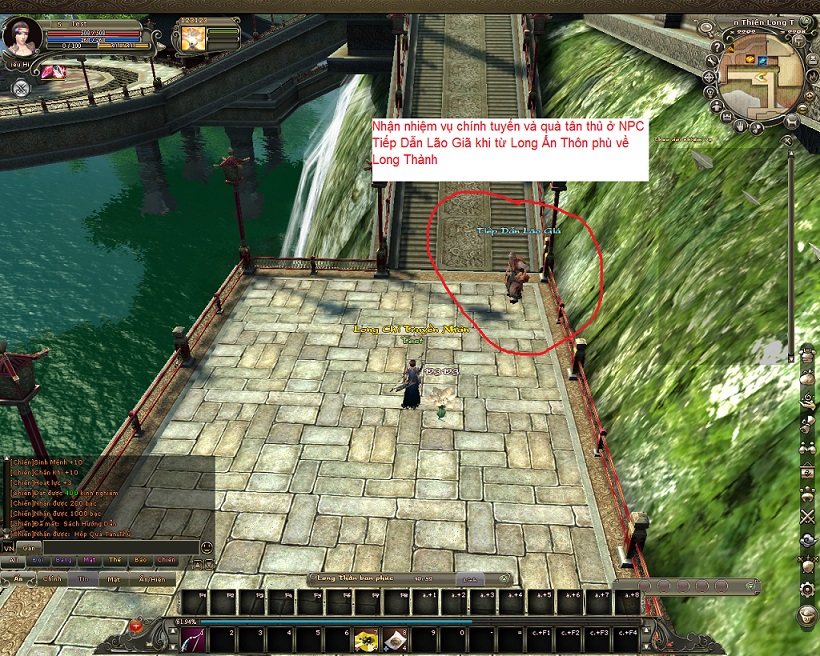Screen dimensions: 820x656
Task: Open the Thế chat channel tab
Action: pos(116,562)
